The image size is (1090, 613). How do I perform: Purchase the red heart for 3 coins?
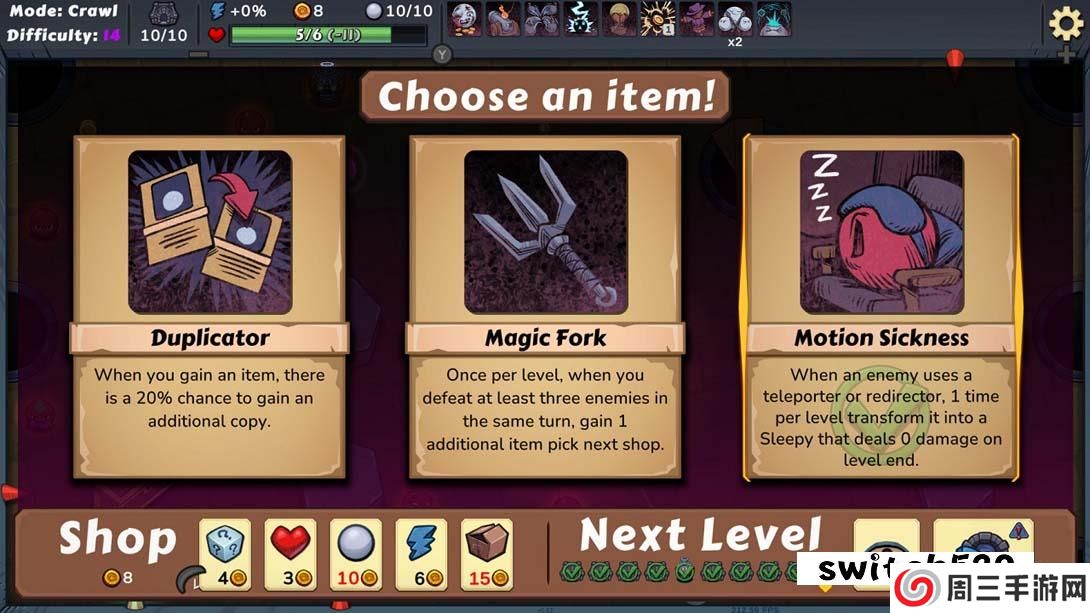coord(291,553)
